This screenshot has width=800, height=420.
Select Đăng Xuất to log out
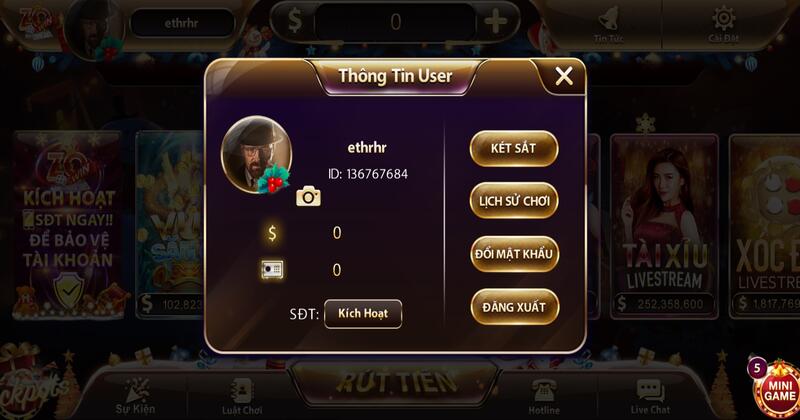pyautogui.click(x=513, y=307)
